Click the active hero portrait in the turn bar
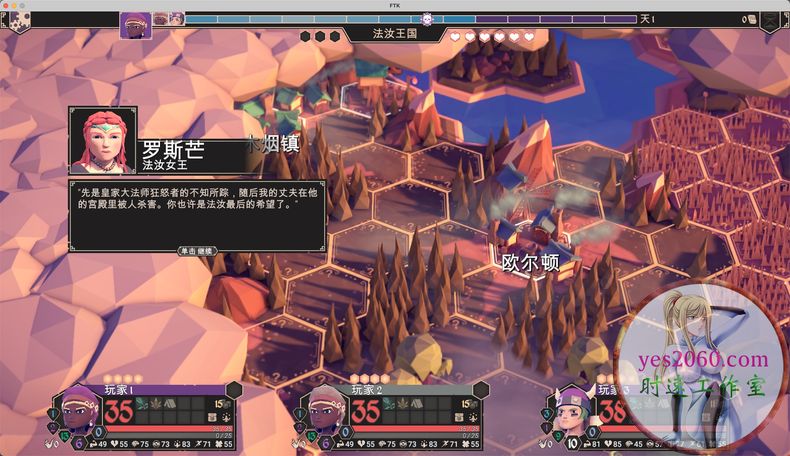The height and width of the screenshot is (456, 790). [136, 24]
